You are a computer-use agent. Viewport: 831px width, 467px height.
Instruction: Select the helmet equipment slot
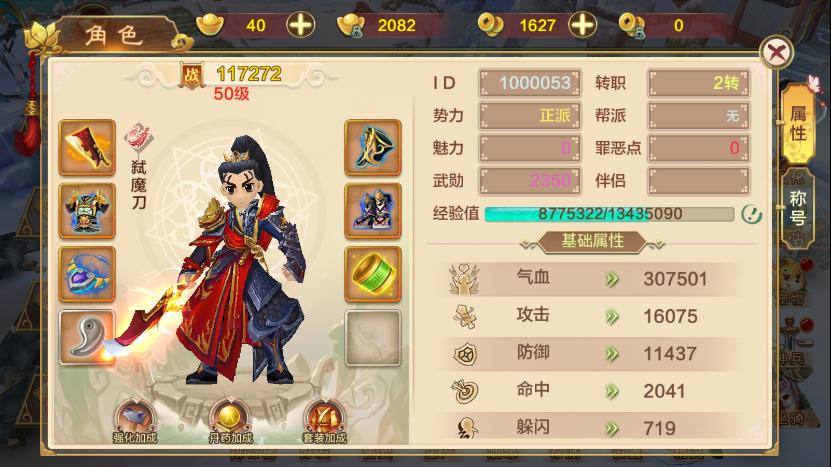point(373,147)
